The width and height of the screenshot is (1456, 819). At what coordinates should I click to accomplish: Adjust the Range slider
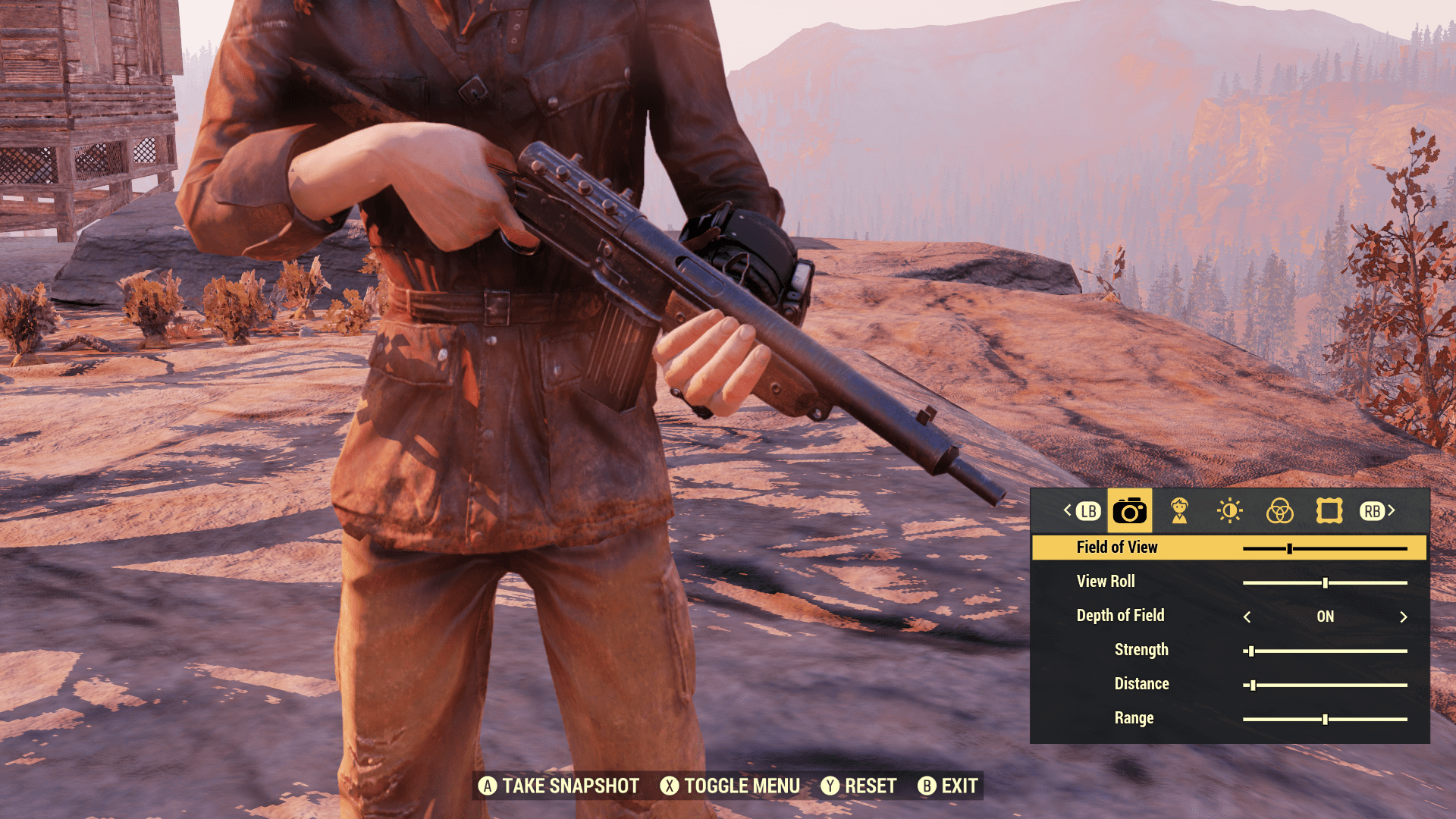pyautogui.click(x=1325, y=719)
